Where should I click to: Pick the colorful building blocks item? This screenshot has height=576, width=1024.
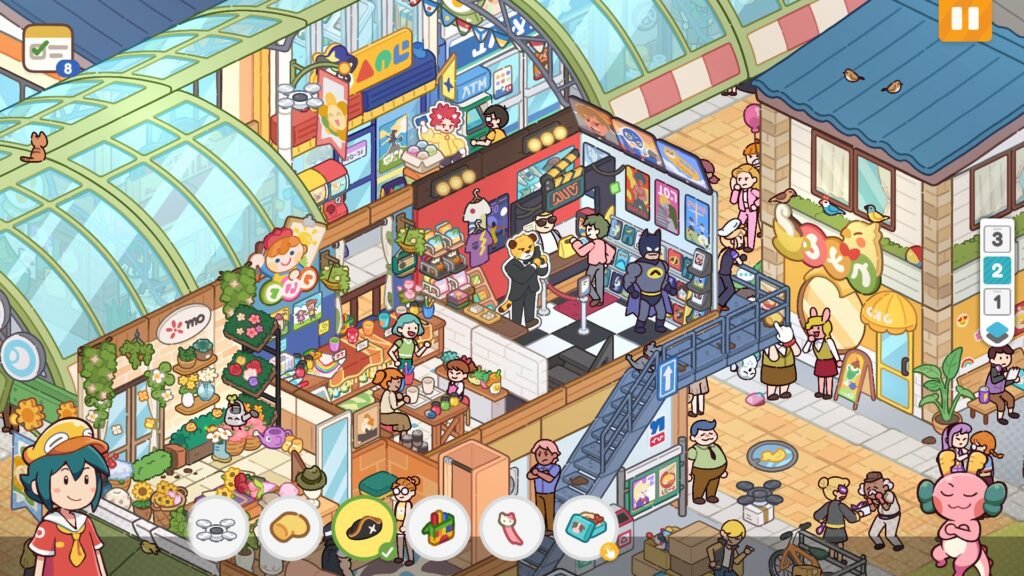coord(437,527)
